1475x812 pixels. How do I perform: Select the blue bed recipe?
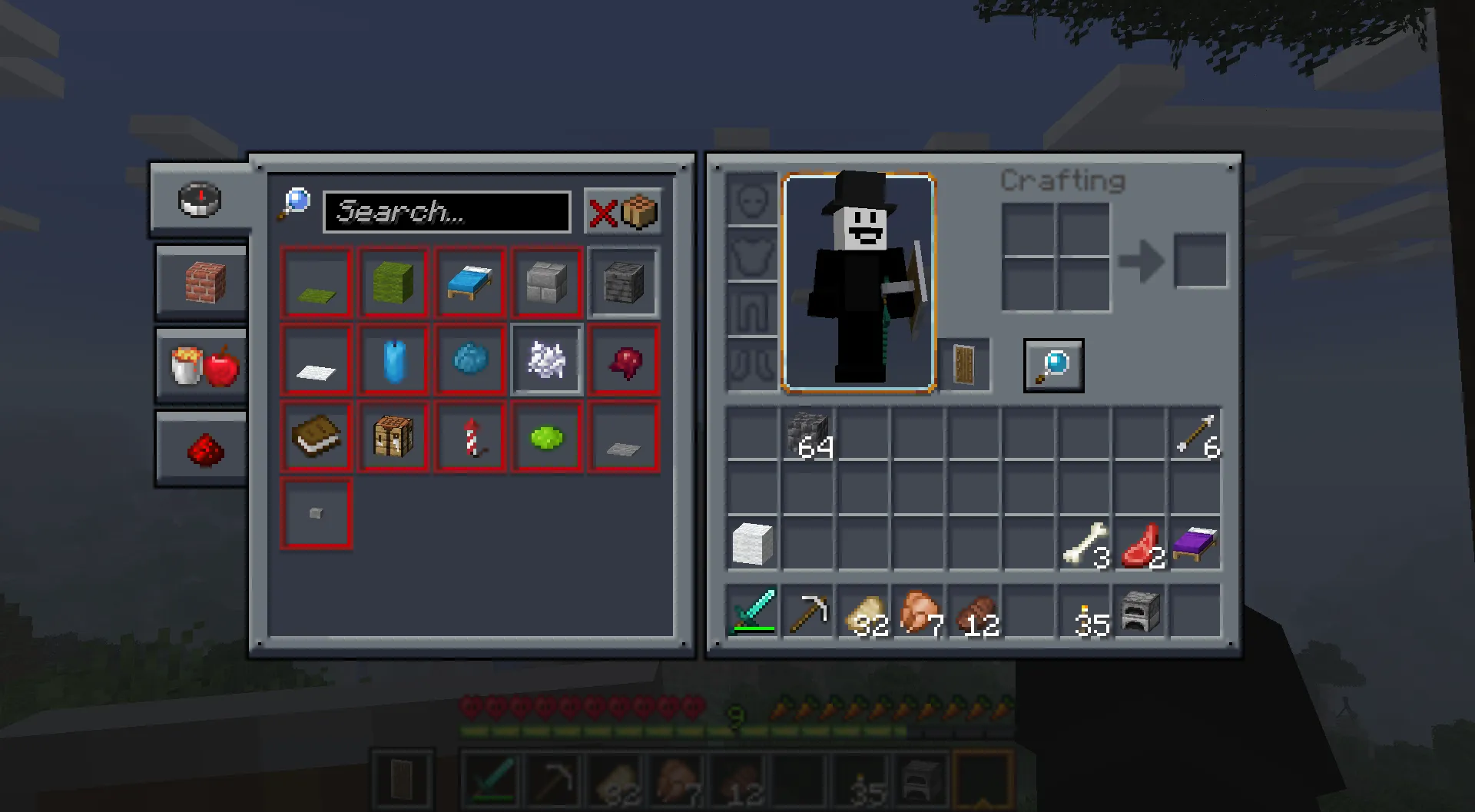(x=469, y=283)
